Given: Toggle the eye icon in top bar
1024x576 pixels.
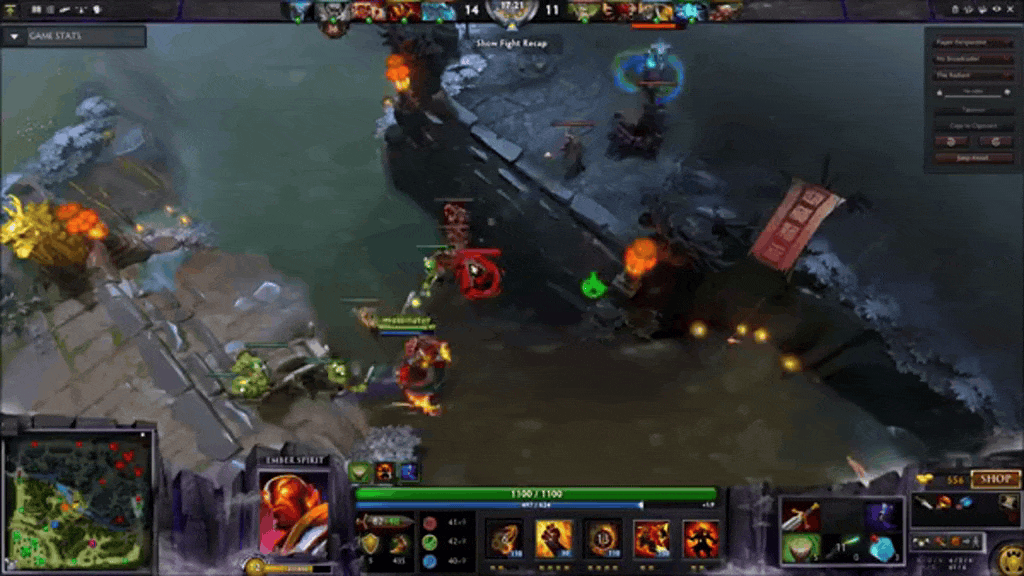Looking at the screenshot, I should click(998, 9).
